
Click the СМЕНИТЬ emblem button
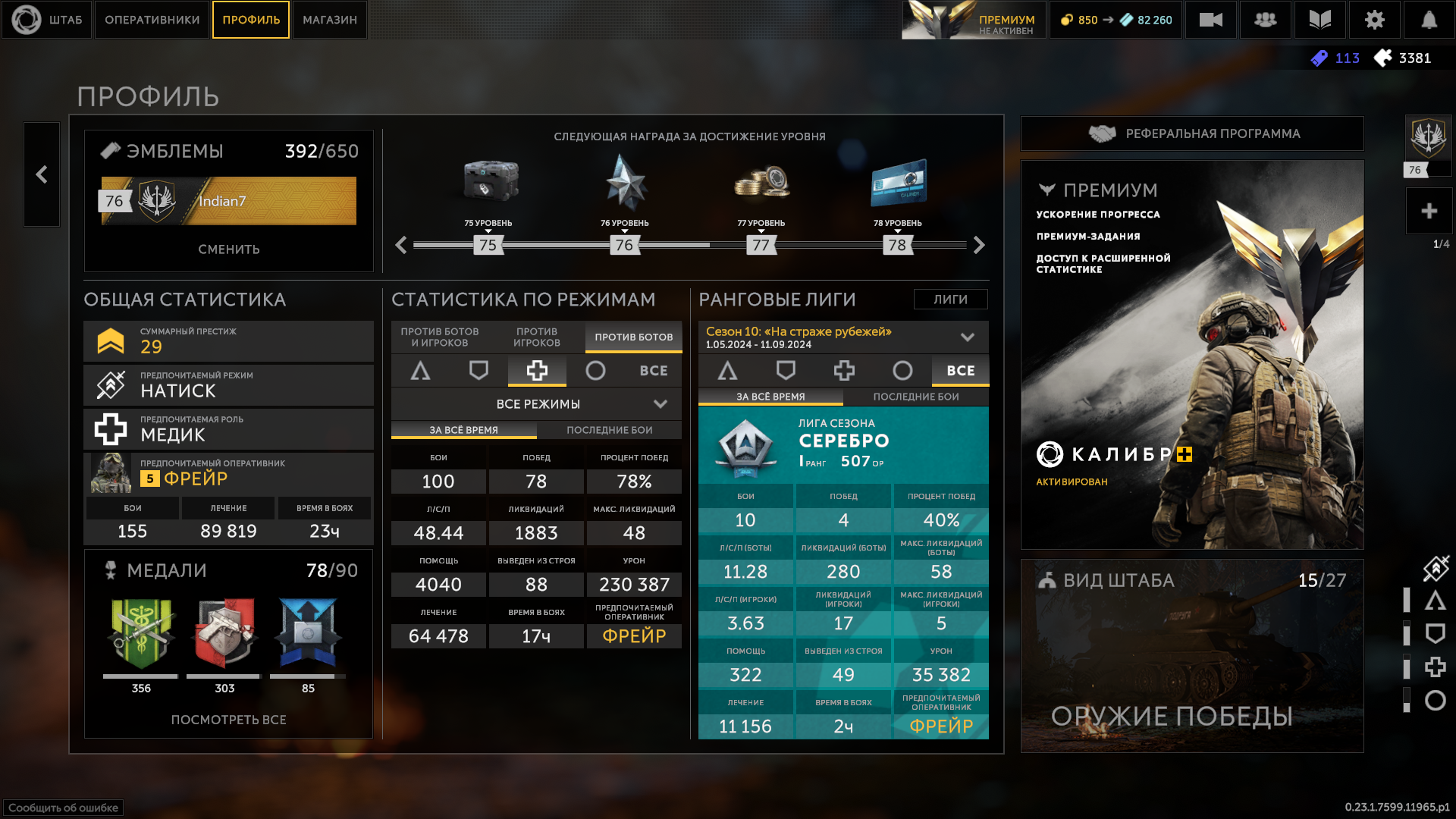click(229, 249)
